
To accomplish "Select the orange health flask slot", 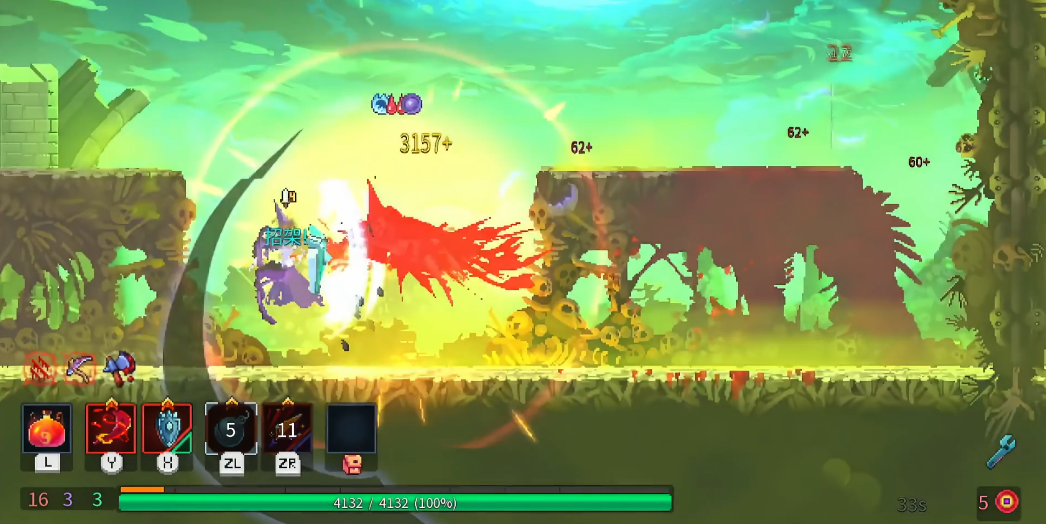I will (47, 429).
